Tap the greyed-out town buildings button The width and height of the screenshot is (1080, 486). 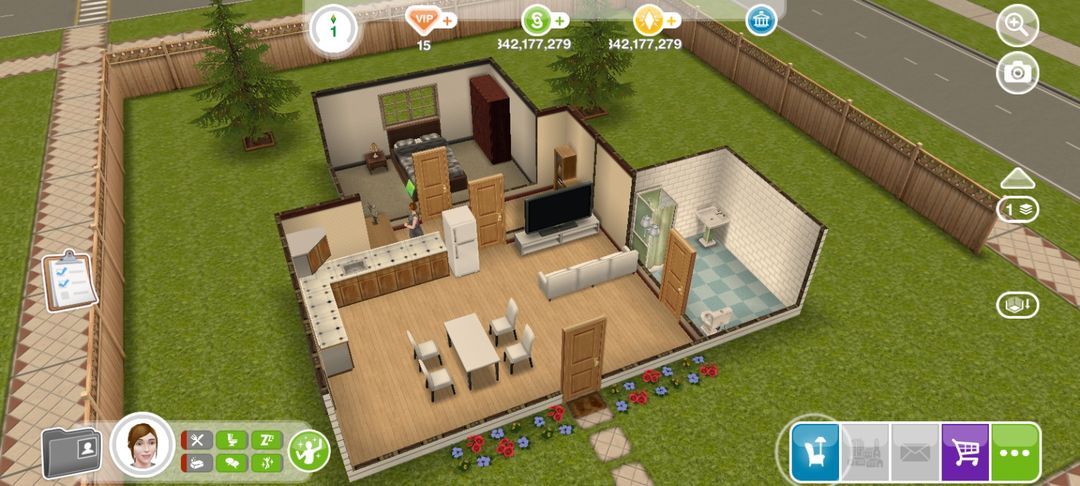tap(865, 452)
